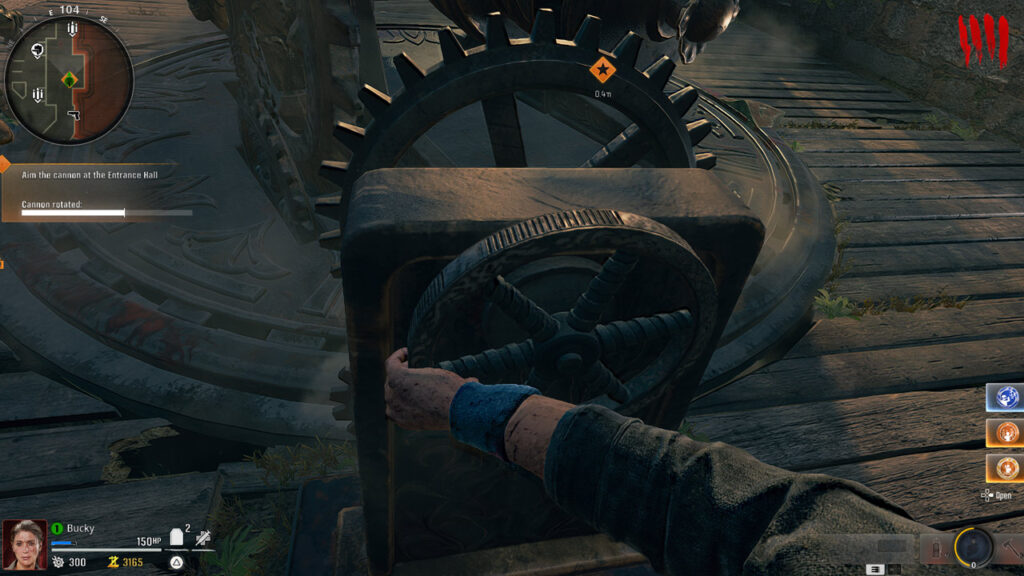Select the salvage gear icon

[58, 562]
